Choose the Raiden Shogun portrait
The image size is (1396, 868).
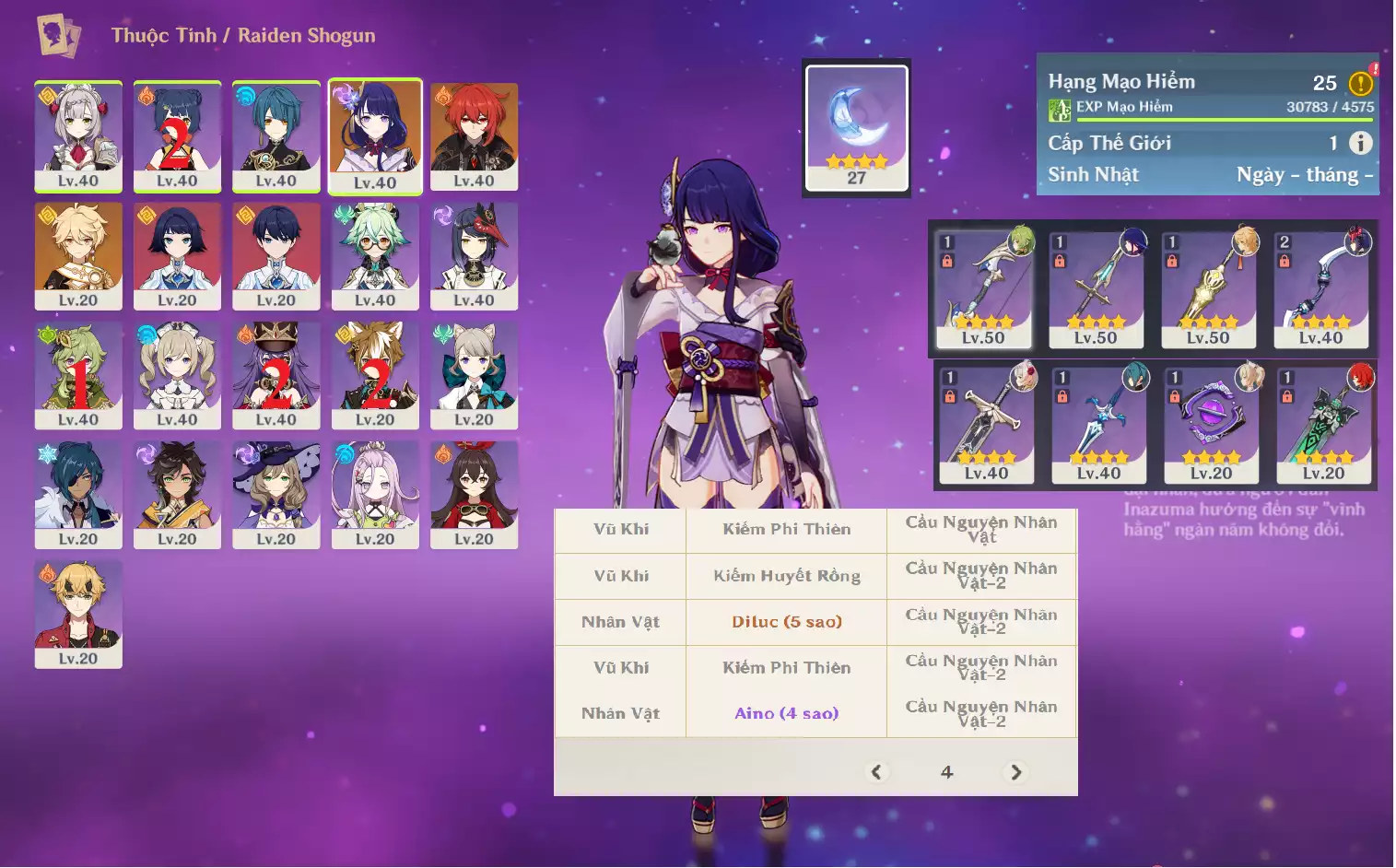click(x=375, y=135)
